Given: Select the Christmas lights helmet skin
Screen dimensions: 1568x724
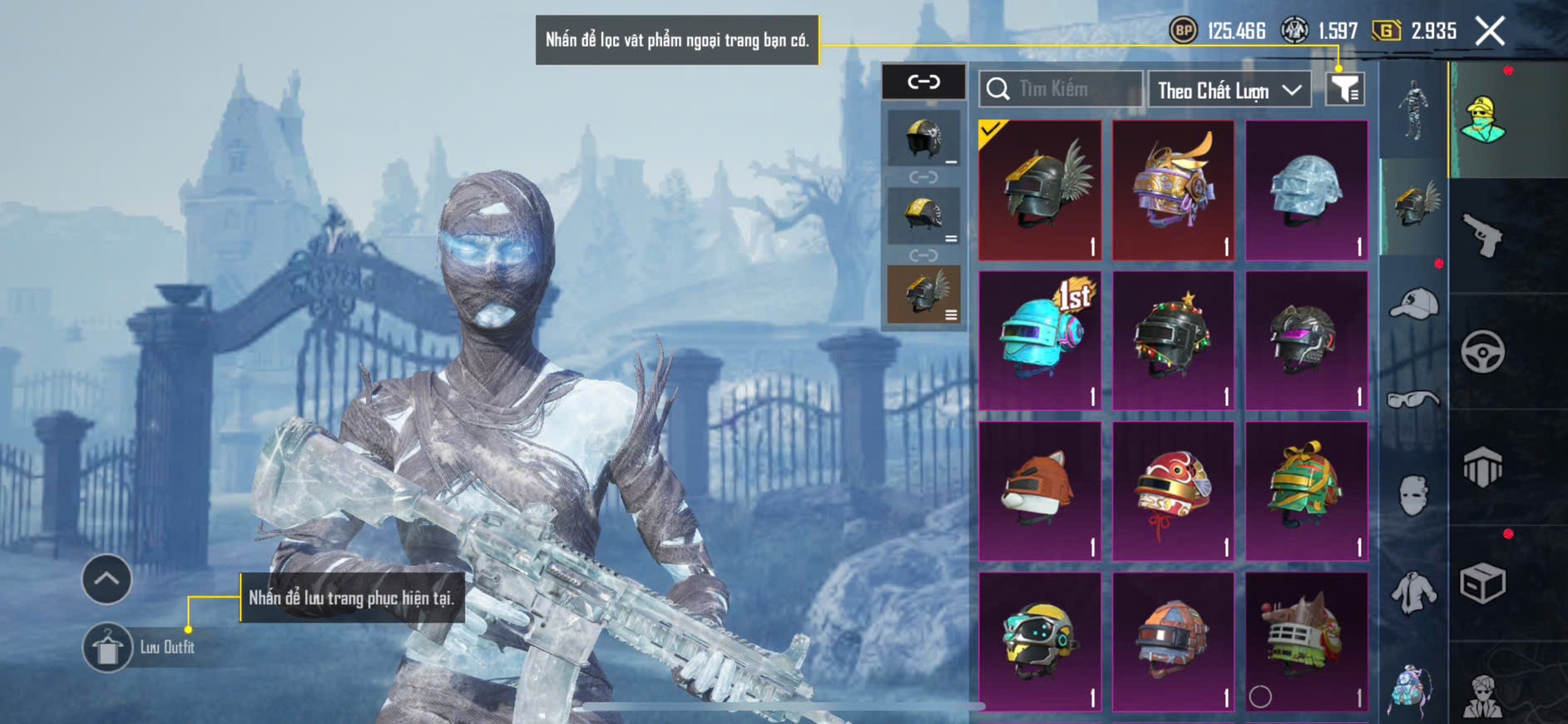Looking at the screenshot, I should click(x=1173, y=340).
